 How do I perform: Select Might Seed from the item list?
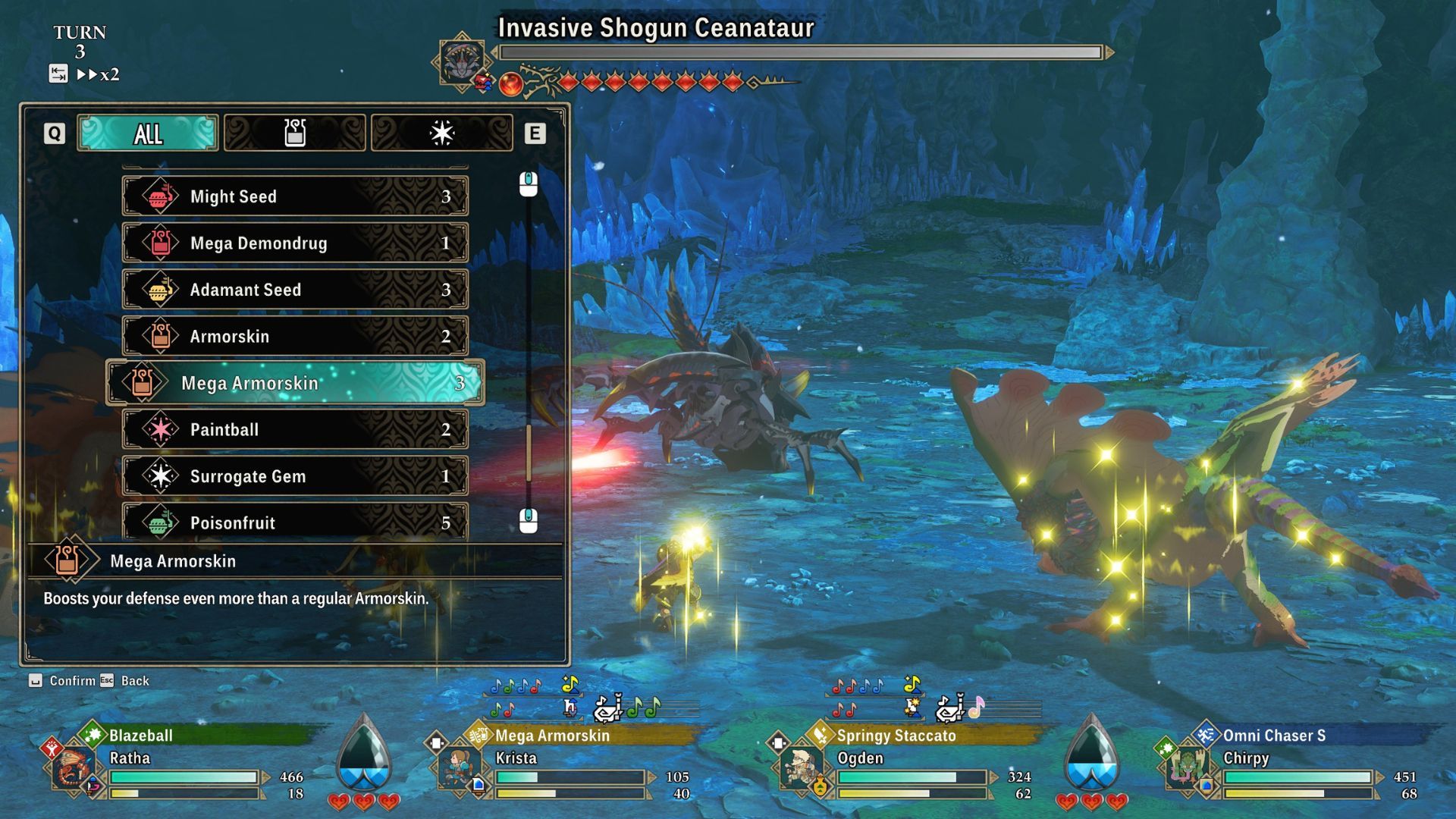pyautogui.click(x=295, y=196)
